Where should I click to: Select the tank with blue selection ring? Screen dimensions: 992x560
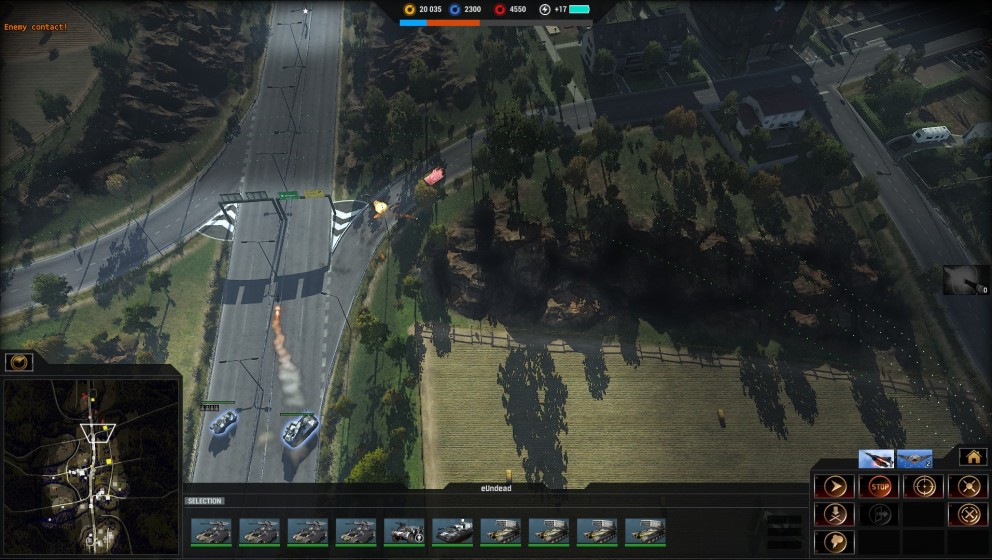(298, 431)
